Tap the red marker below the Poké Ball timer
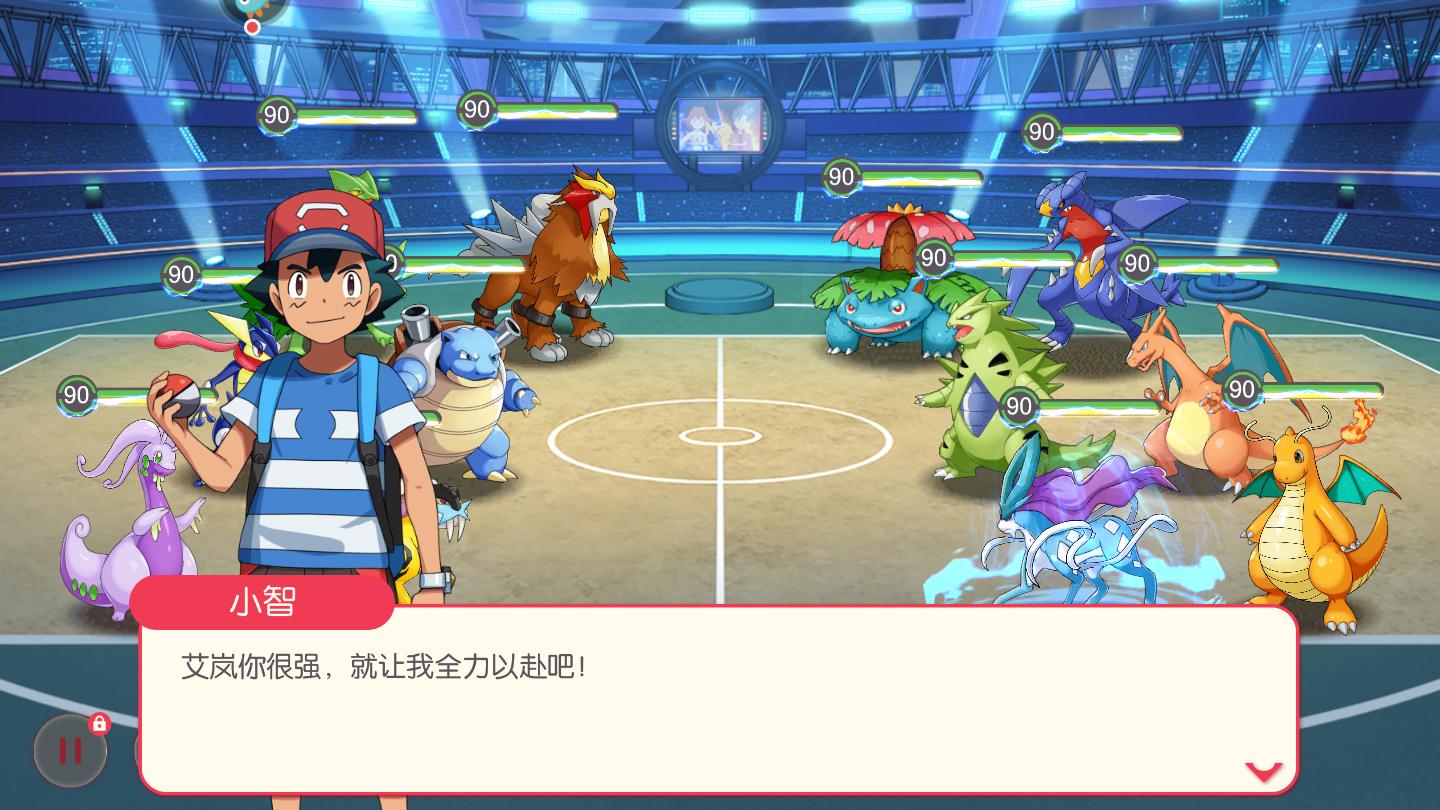 point(251,29)
